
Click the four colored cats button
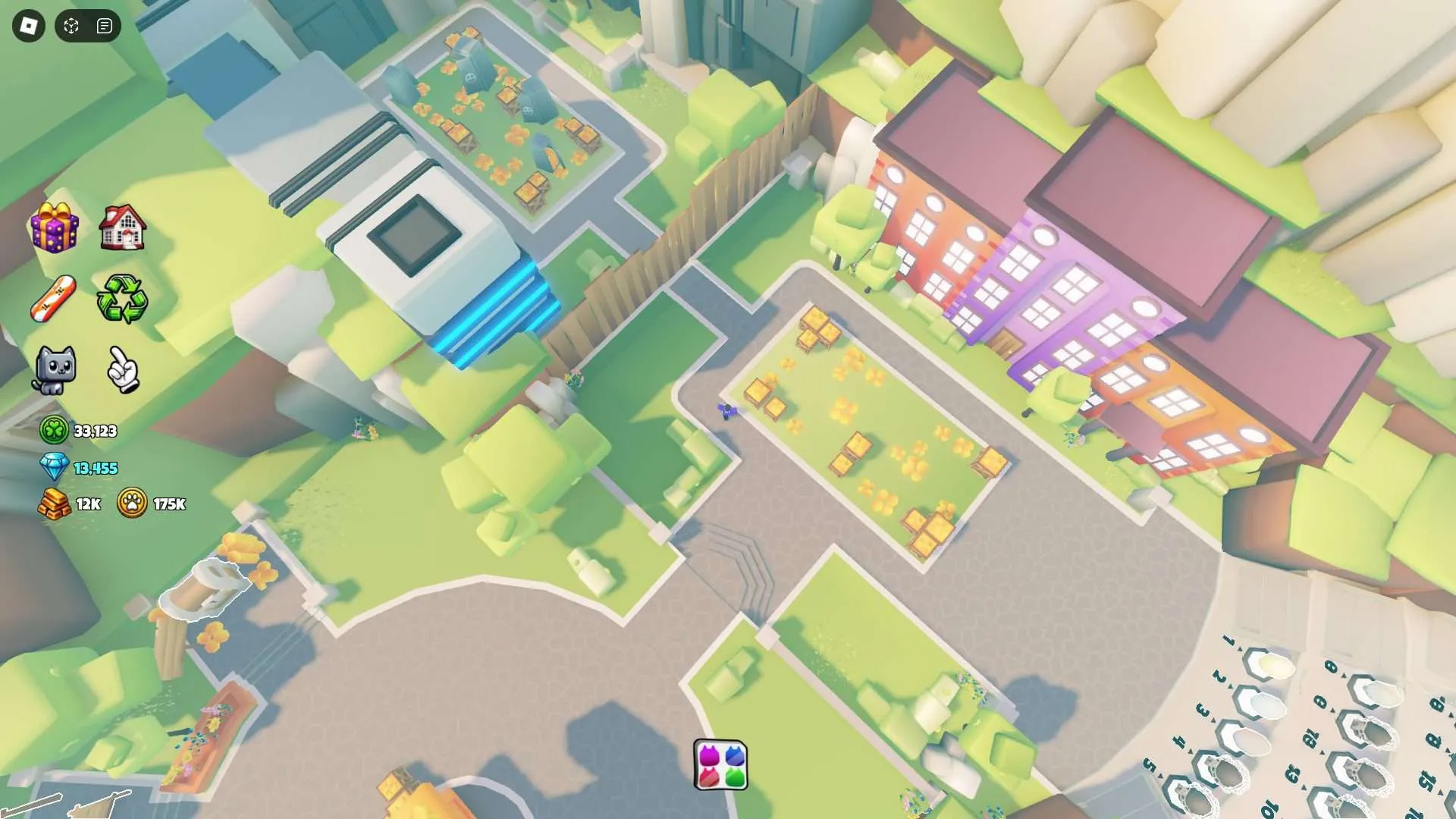tap(720, 765)
